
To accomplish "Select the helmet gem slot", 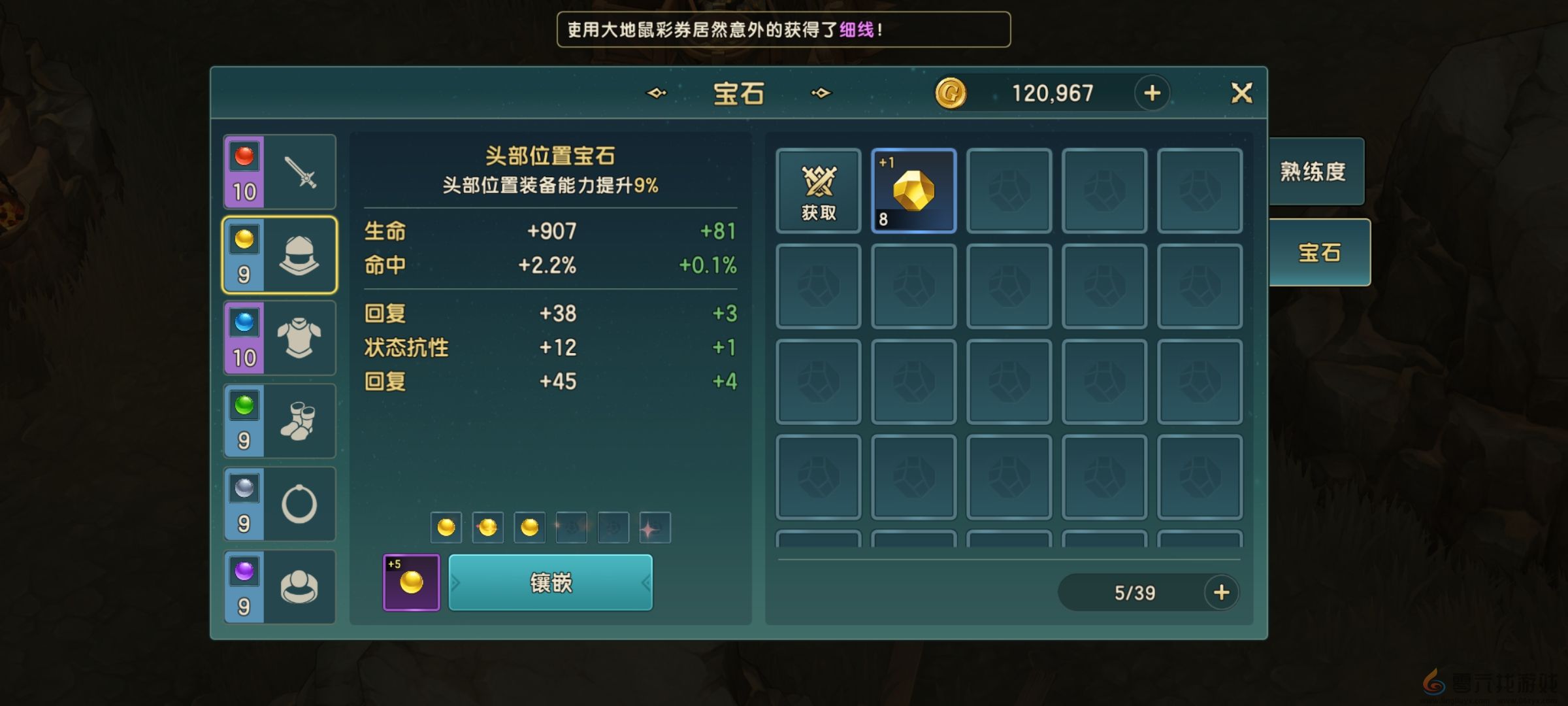I will pyautogui.click(x=279, y=255).
